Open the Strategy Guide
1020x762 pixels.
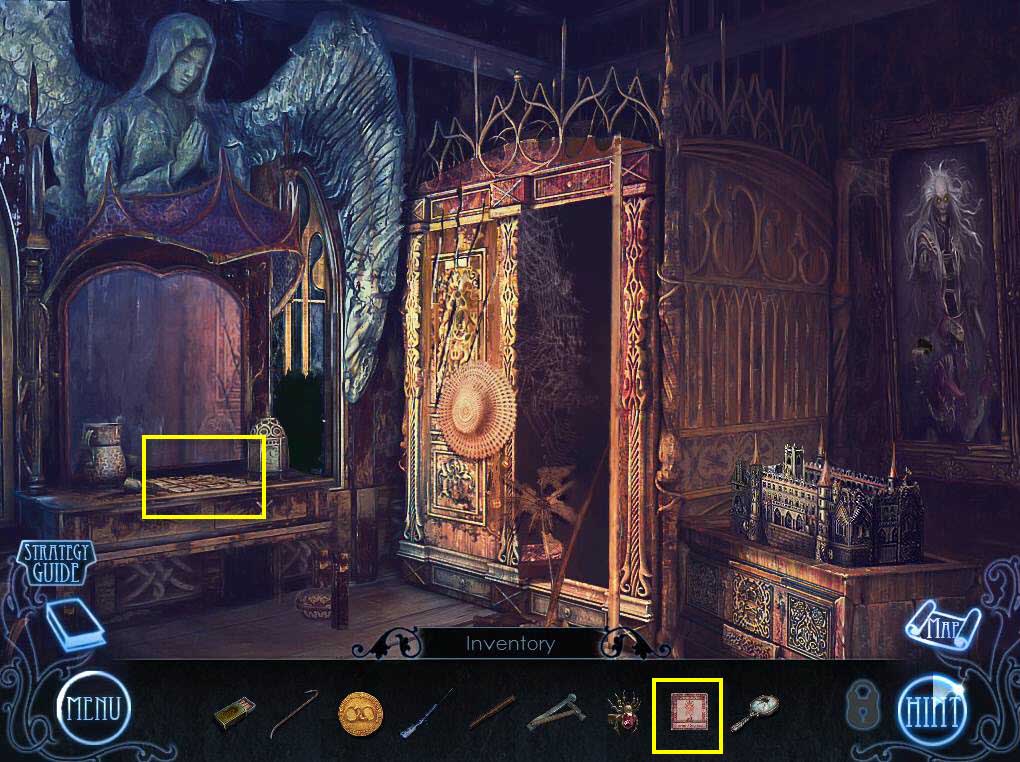[x=55, y=562]
